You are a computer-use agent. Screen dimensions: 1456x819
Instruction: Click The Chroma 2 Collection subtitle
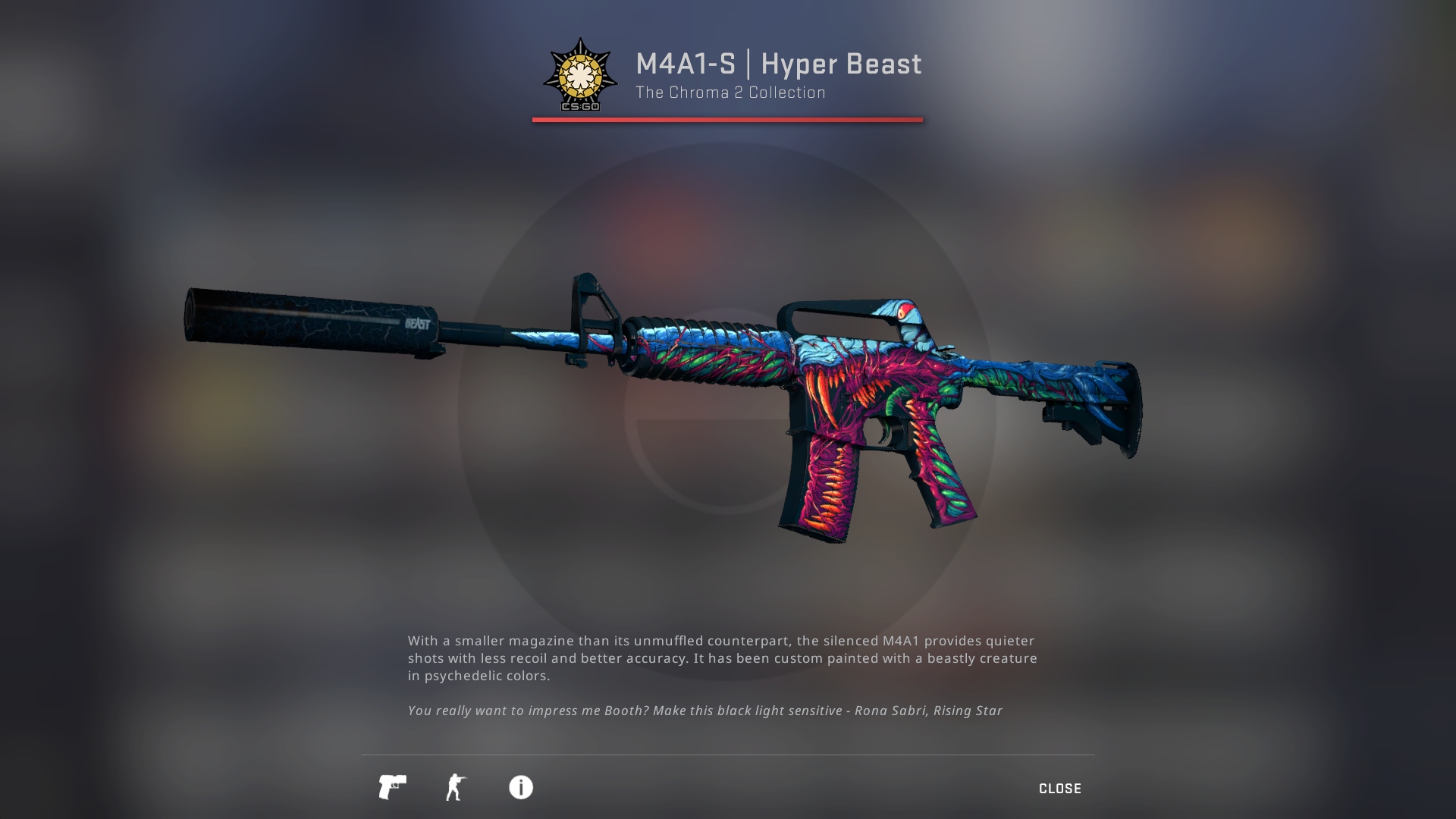[x=730, y=93]
